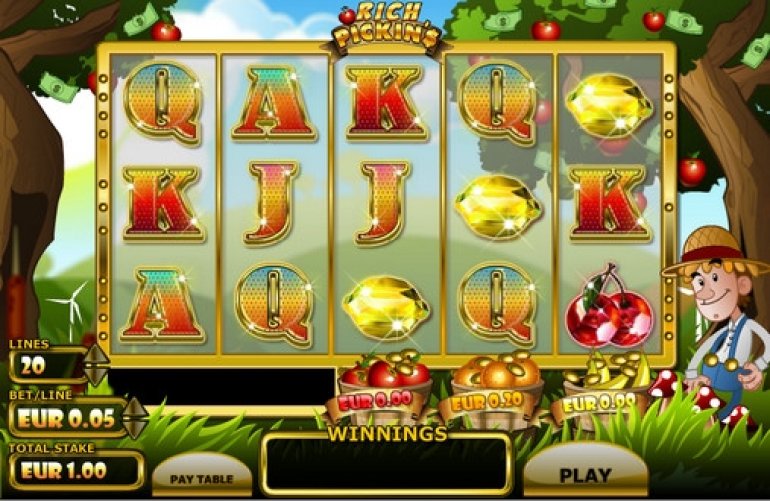
Task: Open the Pay Table
Action: pos(202,479)
